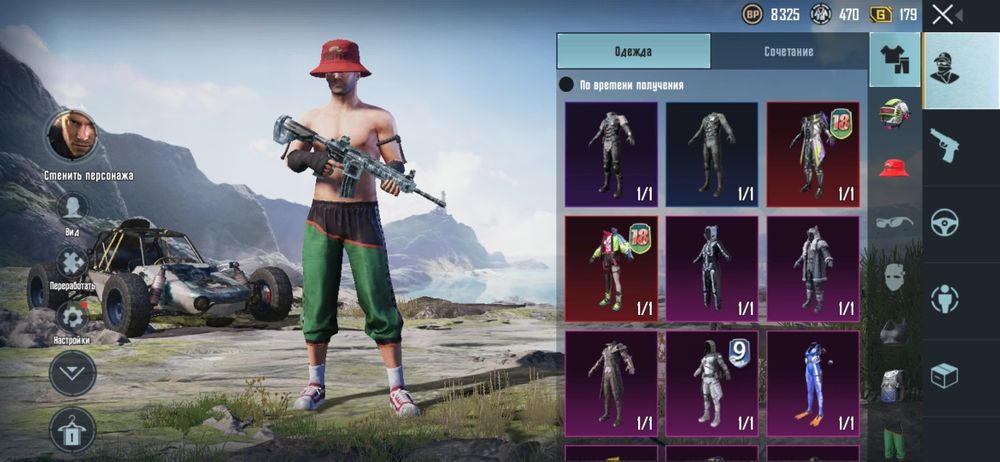Open the box crate category
The height and width of the screenshot is (462, 1000).
click(944, 375)
